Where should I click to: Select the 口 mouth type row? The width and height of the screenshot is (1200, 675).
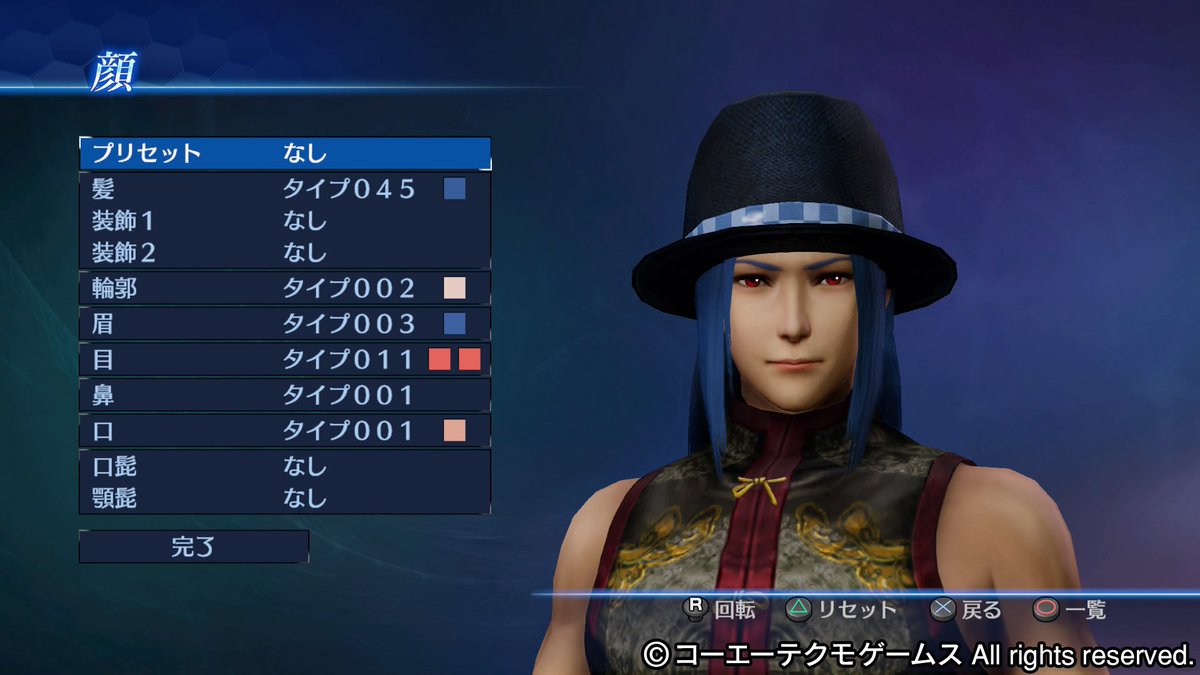pyautogui.click(x=285, y=431)
